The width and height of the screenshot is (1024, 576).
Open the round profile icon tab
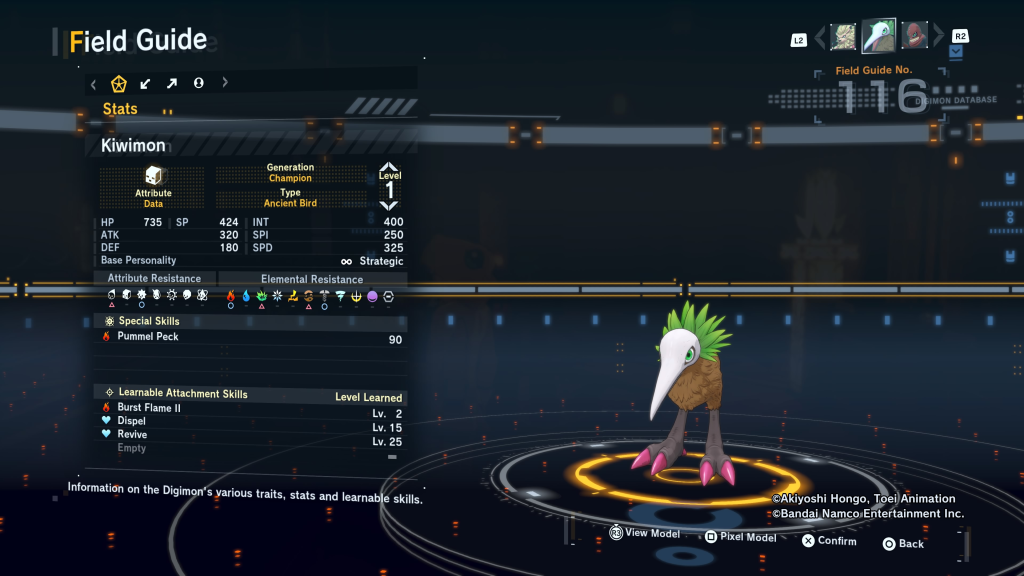(198, 83)
